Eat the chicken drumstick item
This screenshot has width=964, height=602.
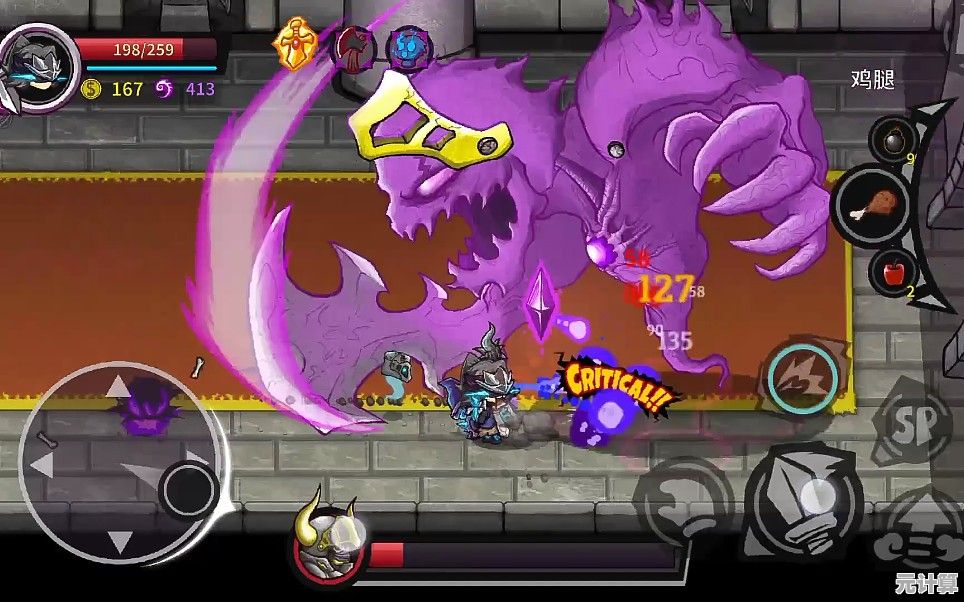click(x=869, y=205)
